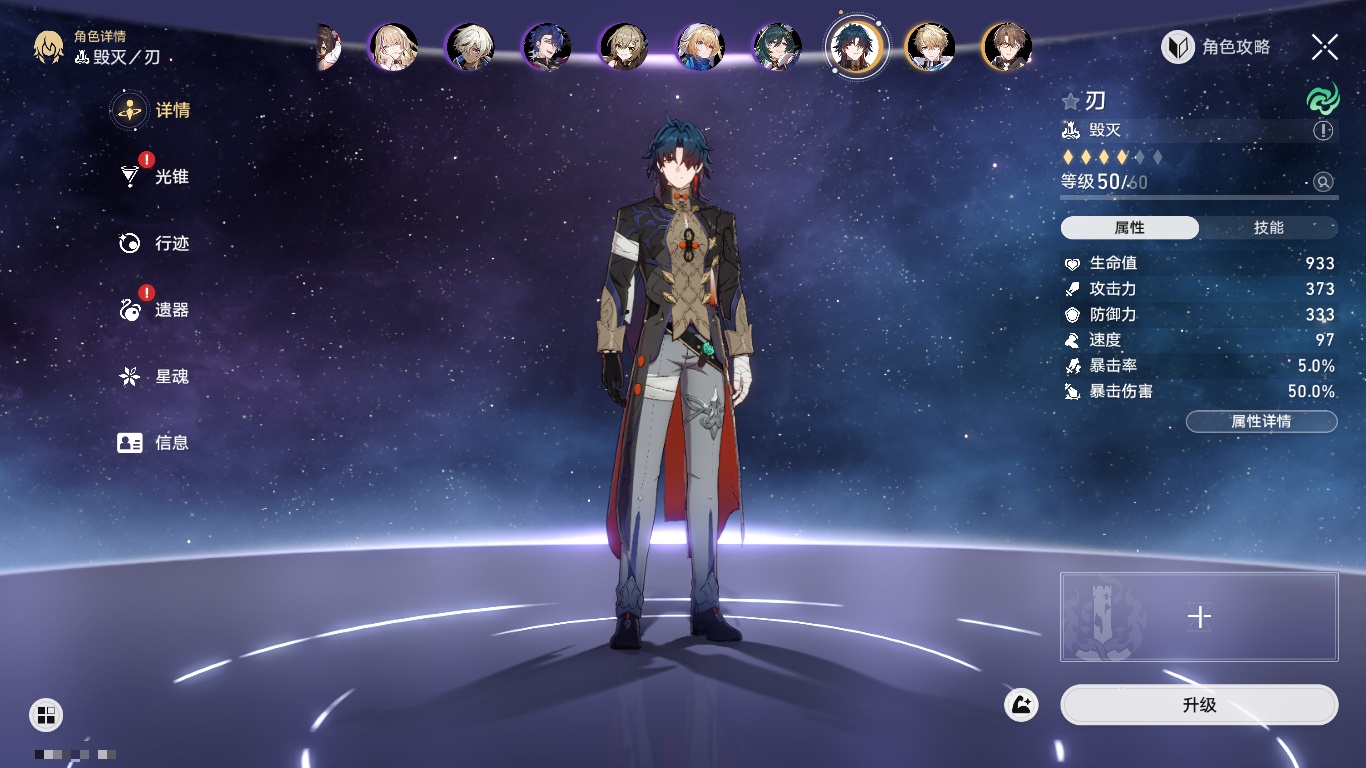
Task: Choose the green-haired character portrait
Action: coord(777,47)
